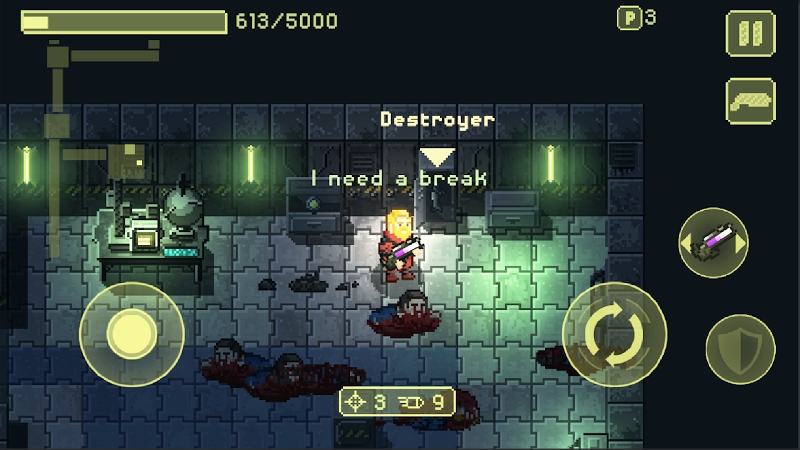Image resolution: width=800 pixels, height=450 pixels.
Task: Activate the shield ability button
Action: coord(740,348)
